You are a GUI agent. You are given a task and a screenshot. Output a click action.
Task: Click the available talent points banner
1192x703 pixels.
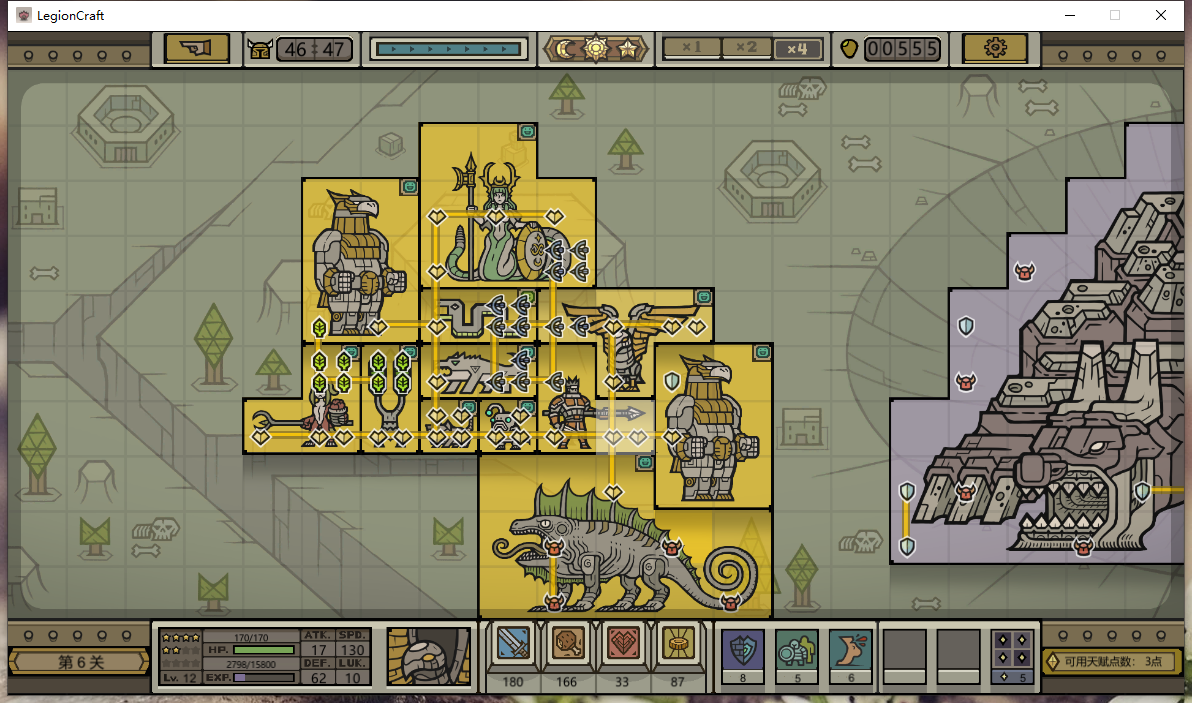click(x=1112, y=661)
